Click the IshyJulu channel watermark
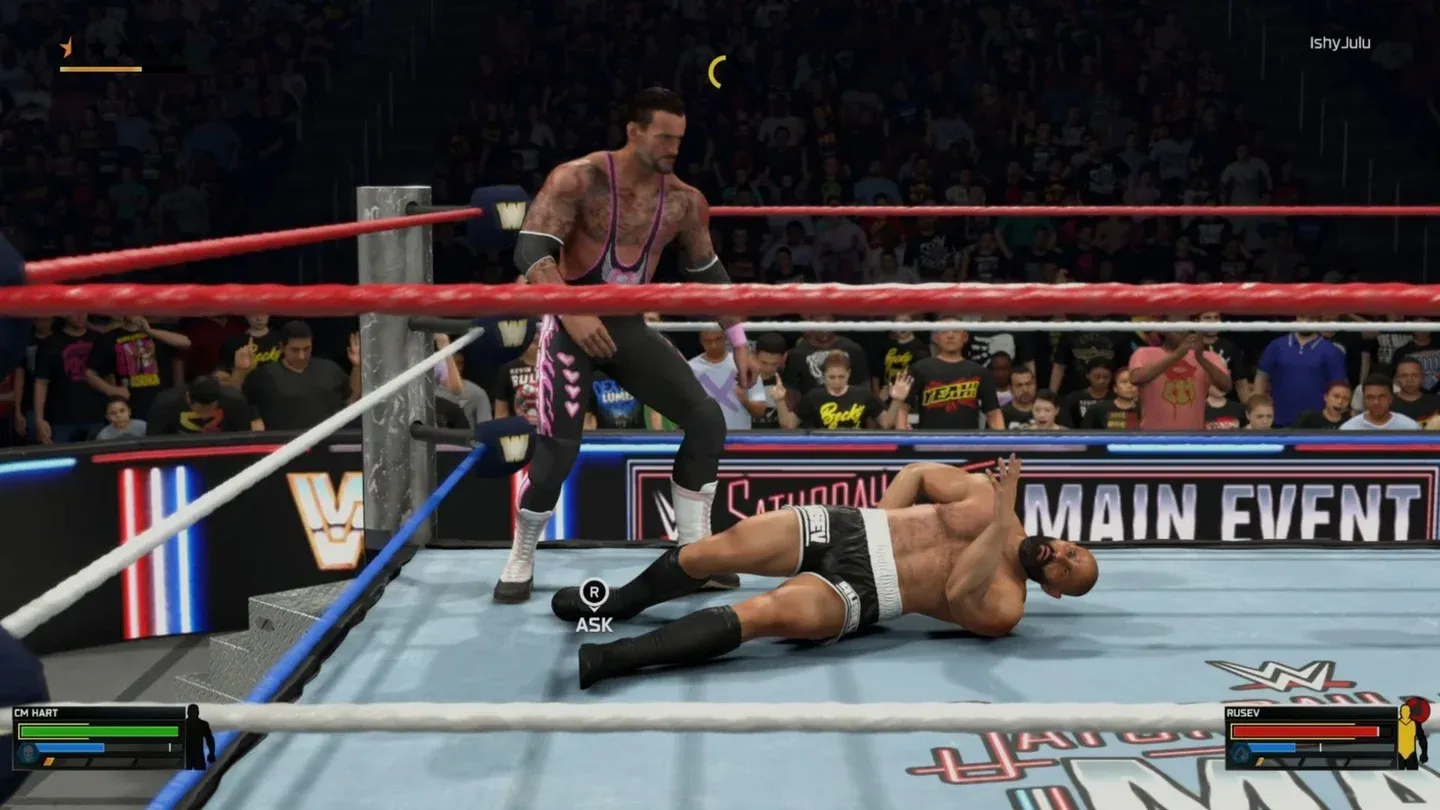 (1339, 43)
